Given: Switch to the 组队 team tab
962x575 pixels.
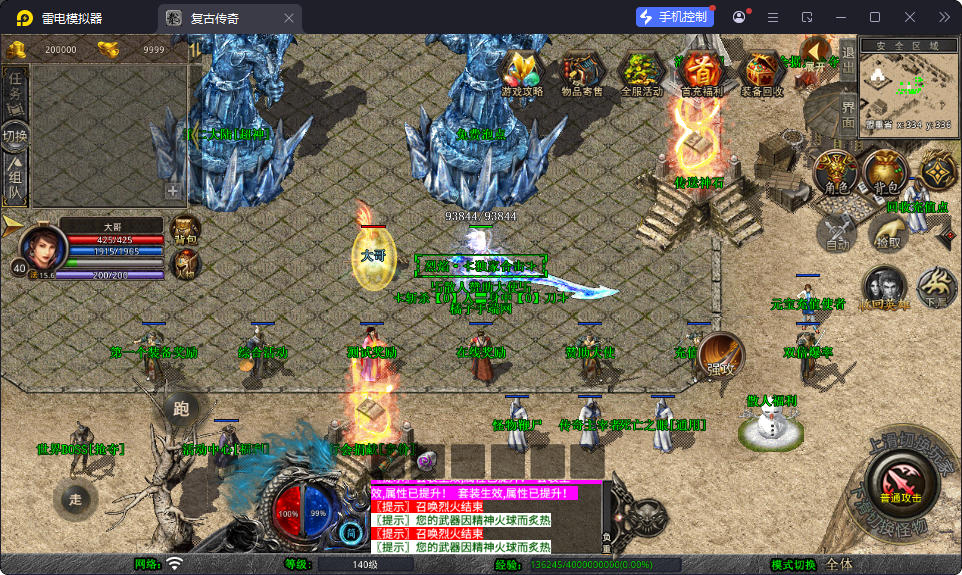Looking at the screenshot, I should 15,180.
